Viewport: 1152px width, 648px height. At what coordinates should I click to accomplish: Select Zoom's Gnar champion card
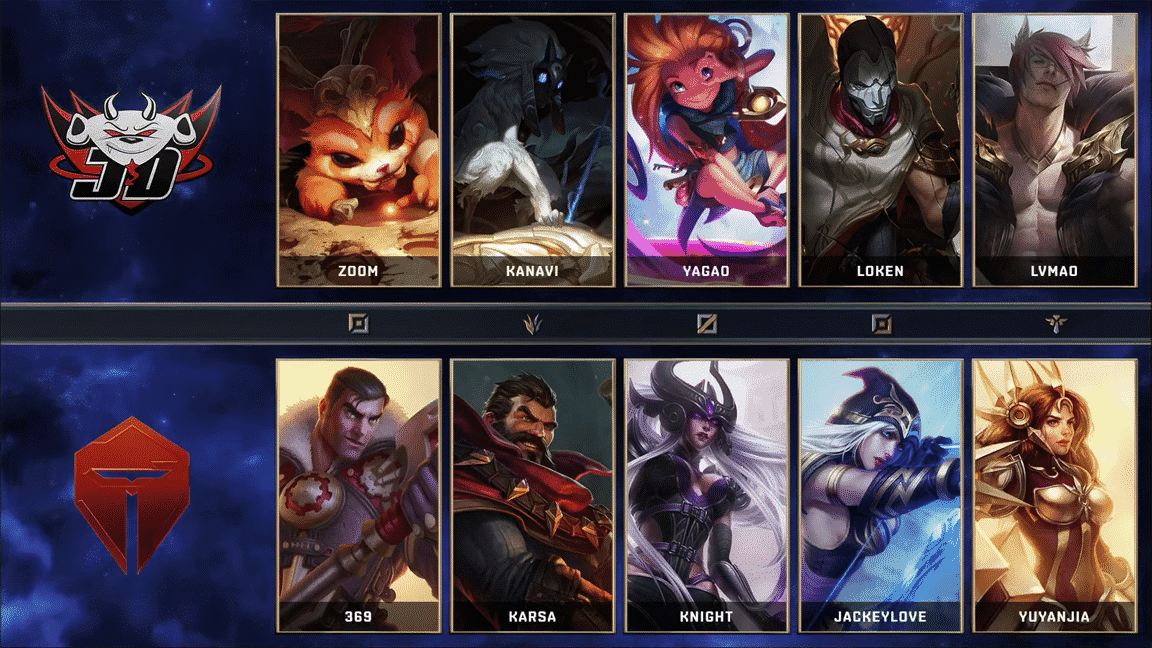[x=358, y=150]
